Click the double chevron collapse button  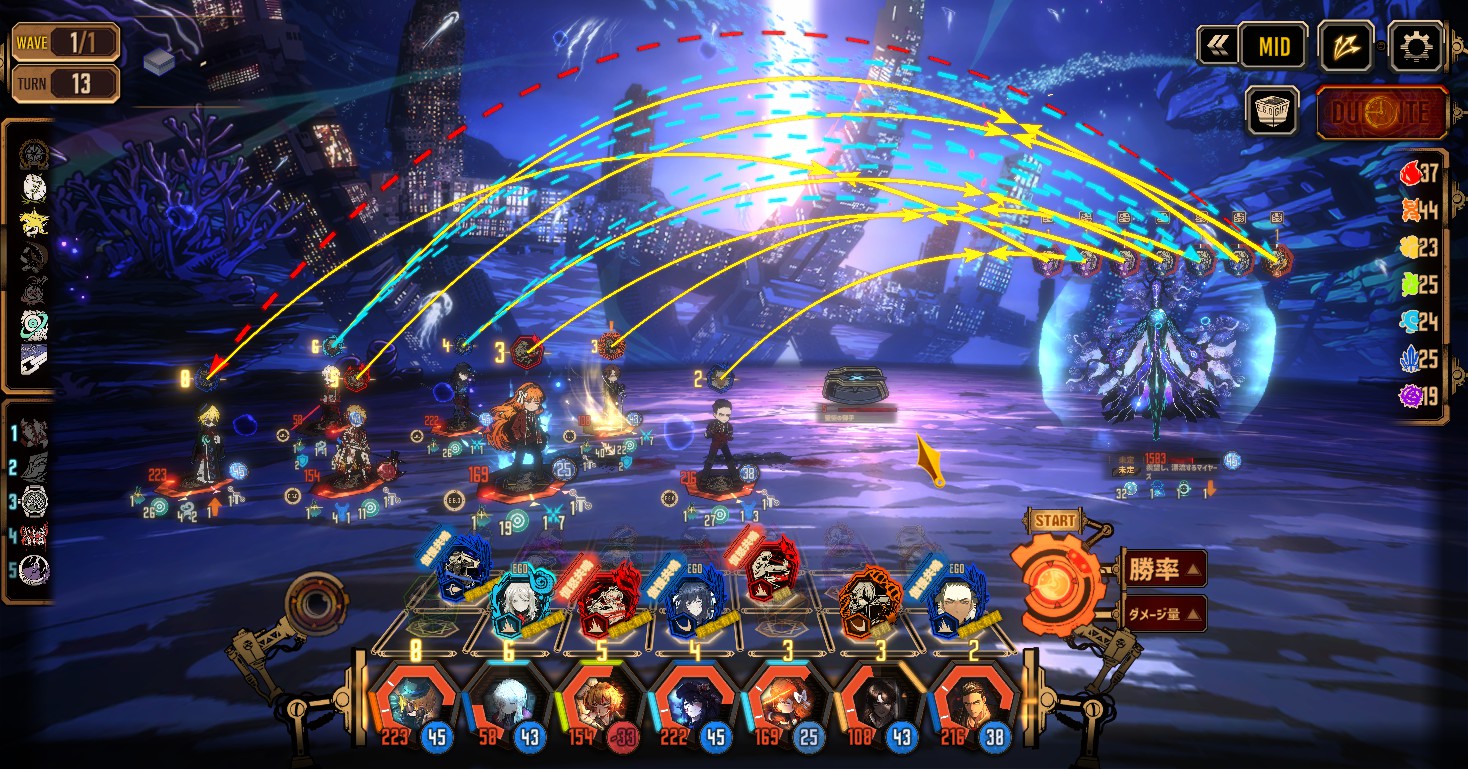1217,46
